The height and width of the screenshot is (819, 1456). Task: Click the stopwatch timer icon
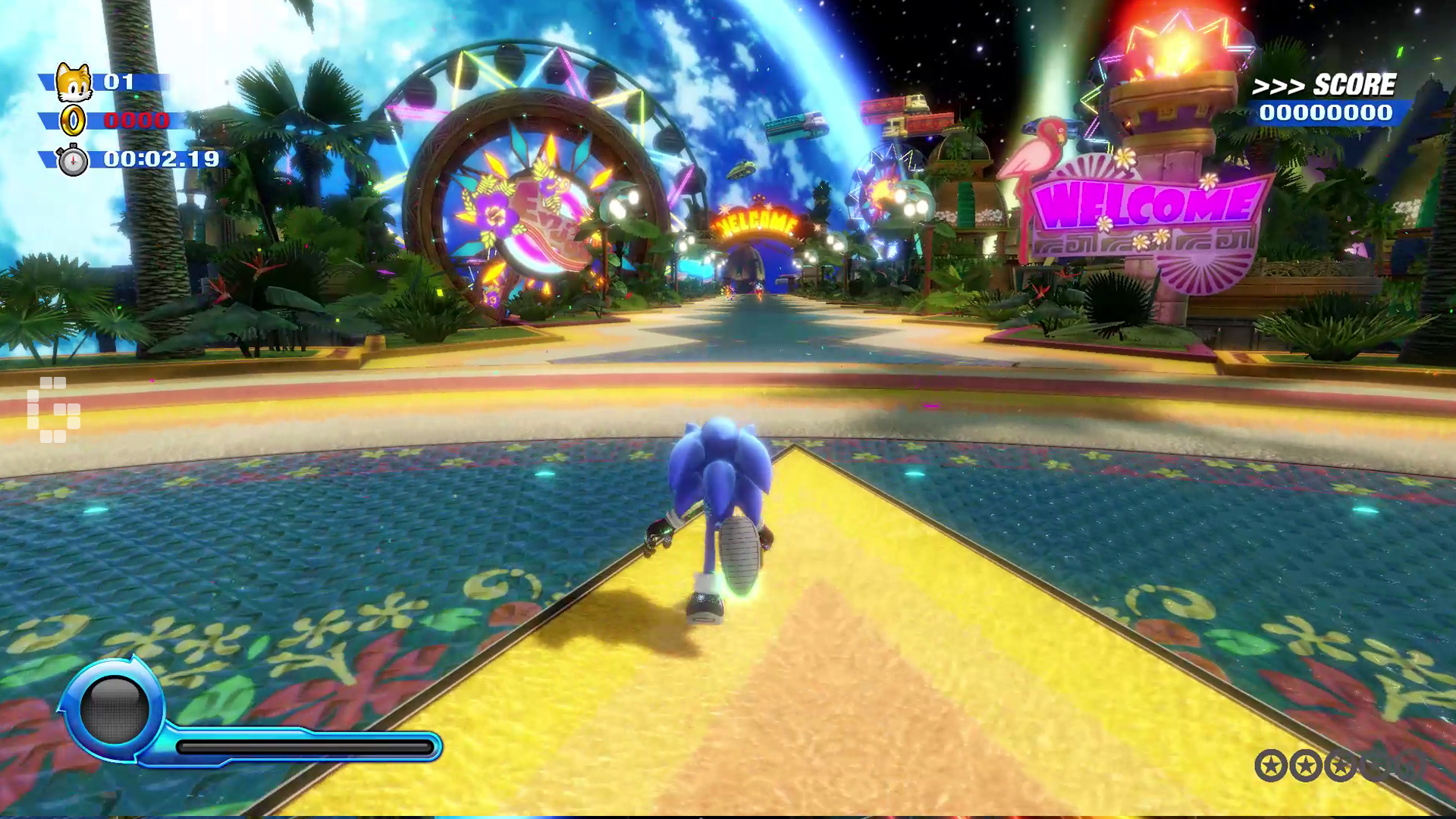point(73,160)
